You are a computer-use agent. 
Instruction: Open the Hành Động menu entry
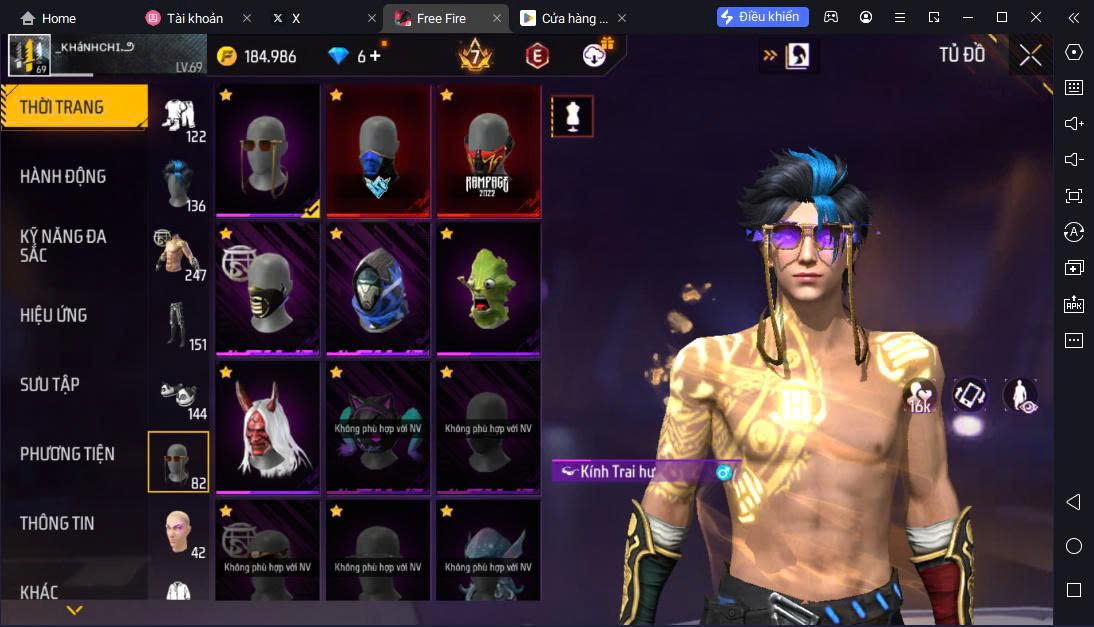[63, 177]
